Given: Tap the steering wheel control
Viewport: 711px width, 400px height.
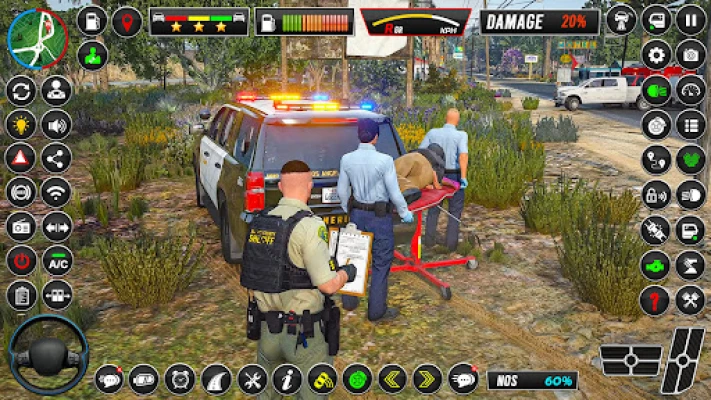Looking at the screenshot, I should click(x=48, y=354).
